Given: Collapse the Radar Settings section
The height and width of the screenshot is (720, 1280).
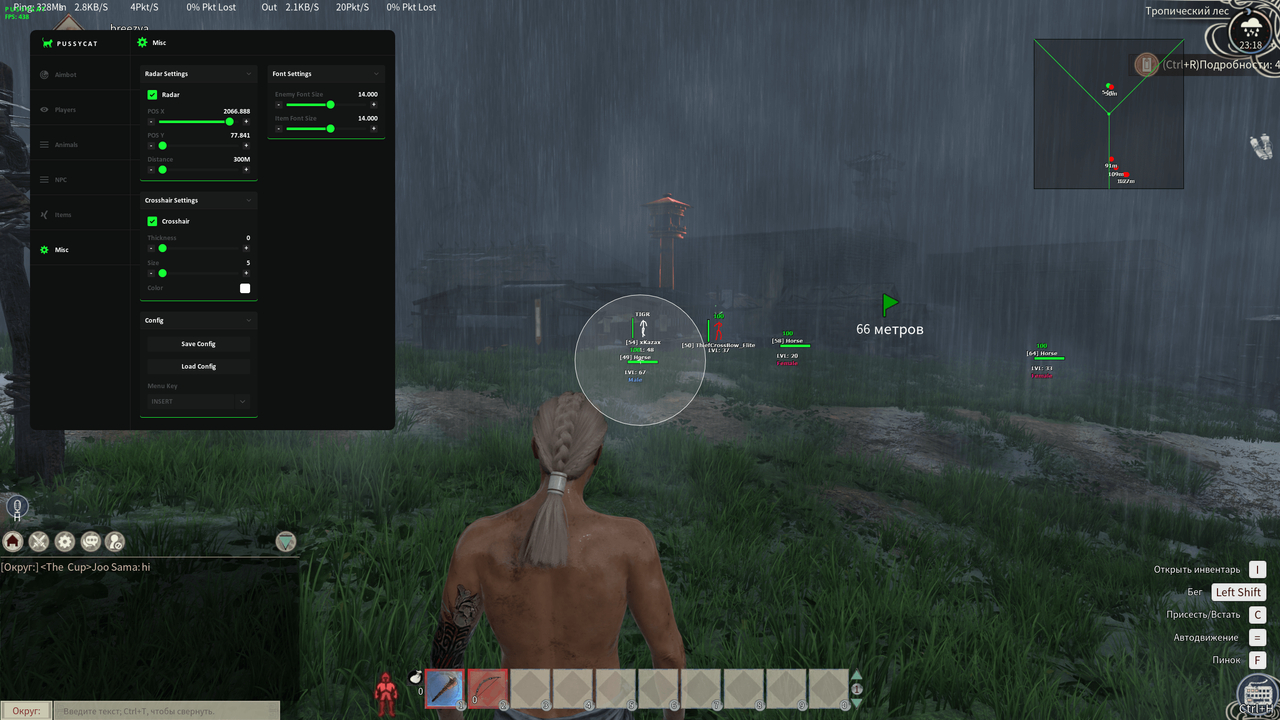Looking at the screenshot, I should tap(198, 73).
